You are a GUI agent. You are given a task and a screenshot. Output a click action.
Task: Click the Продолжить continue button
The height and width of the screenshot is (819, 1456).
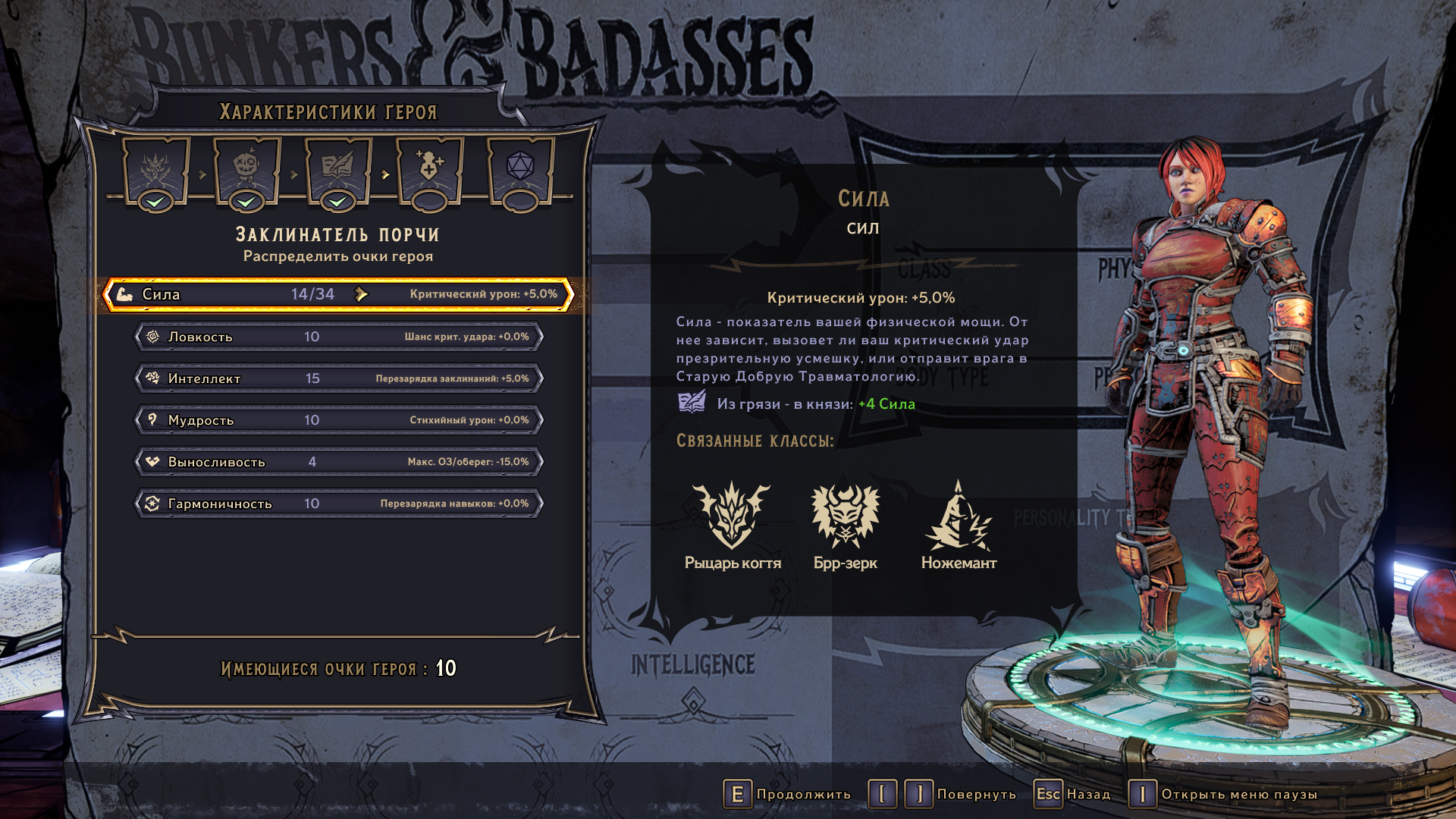[x=787, y=794]
